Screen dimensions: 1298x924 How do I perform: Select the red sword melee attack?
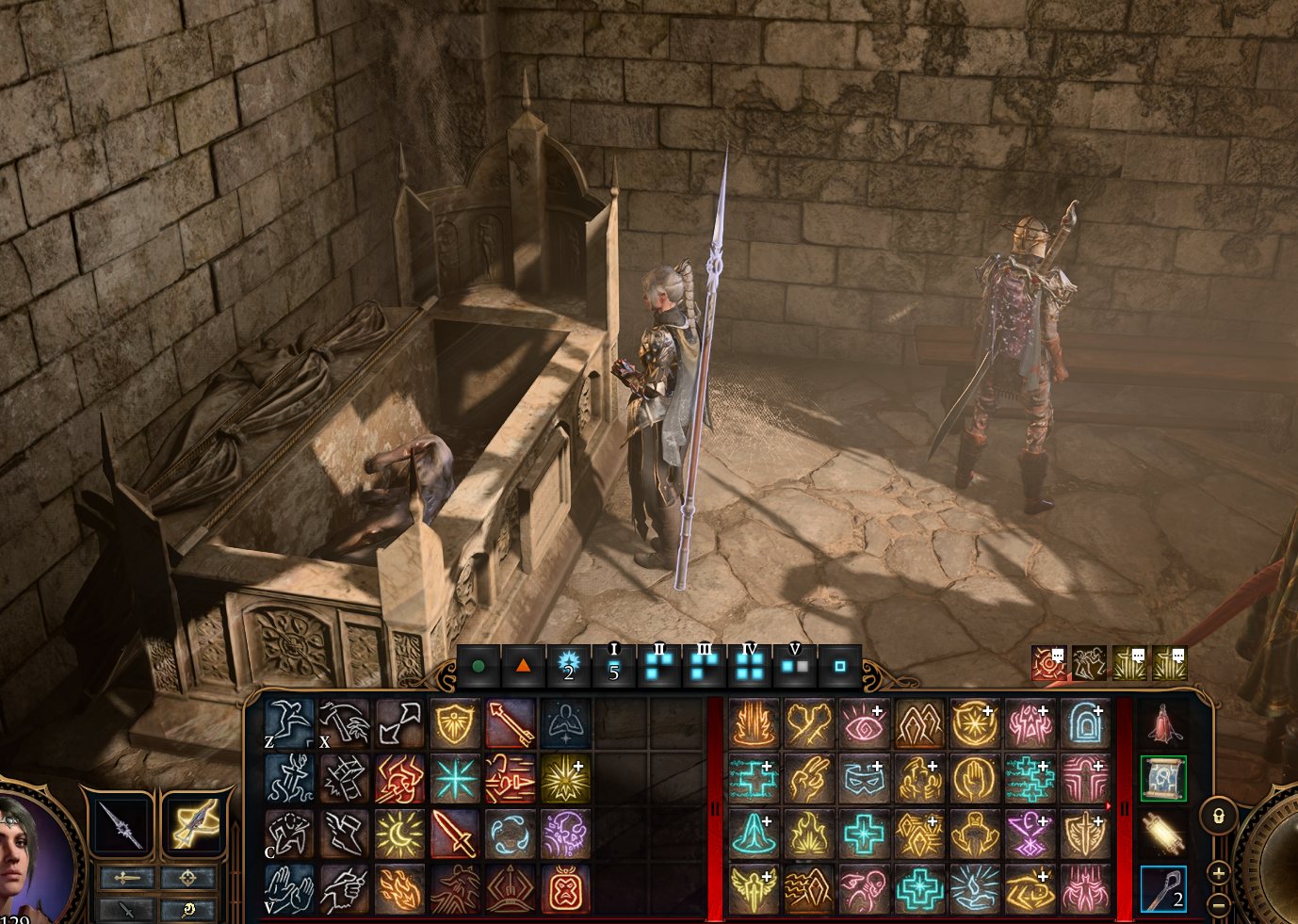pos(455,834)
